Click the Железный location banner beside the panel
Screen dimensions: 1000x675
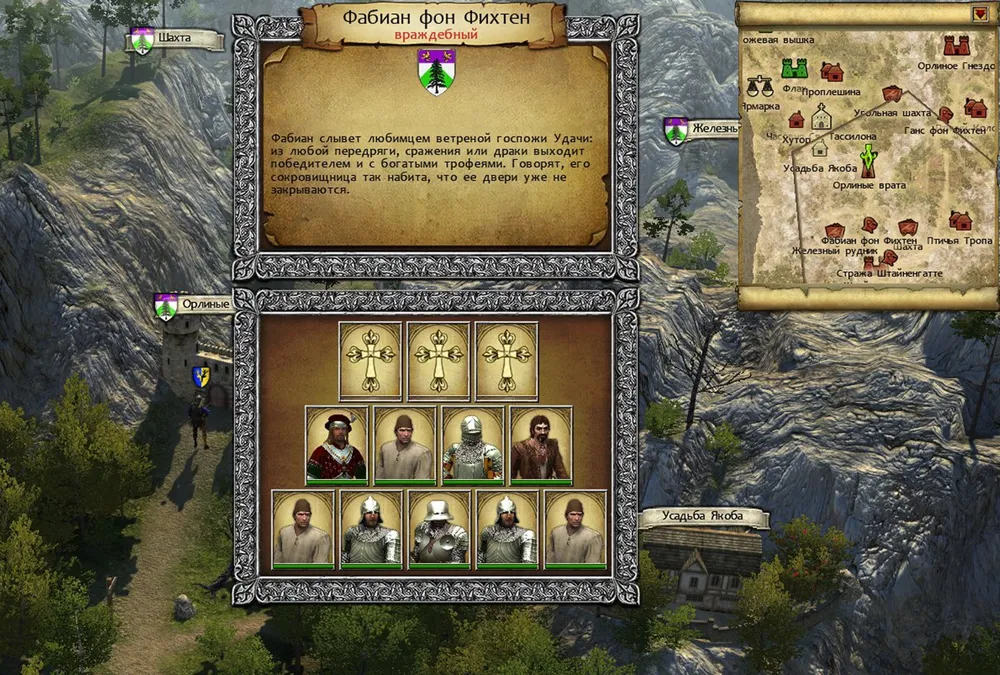point(701,129)
